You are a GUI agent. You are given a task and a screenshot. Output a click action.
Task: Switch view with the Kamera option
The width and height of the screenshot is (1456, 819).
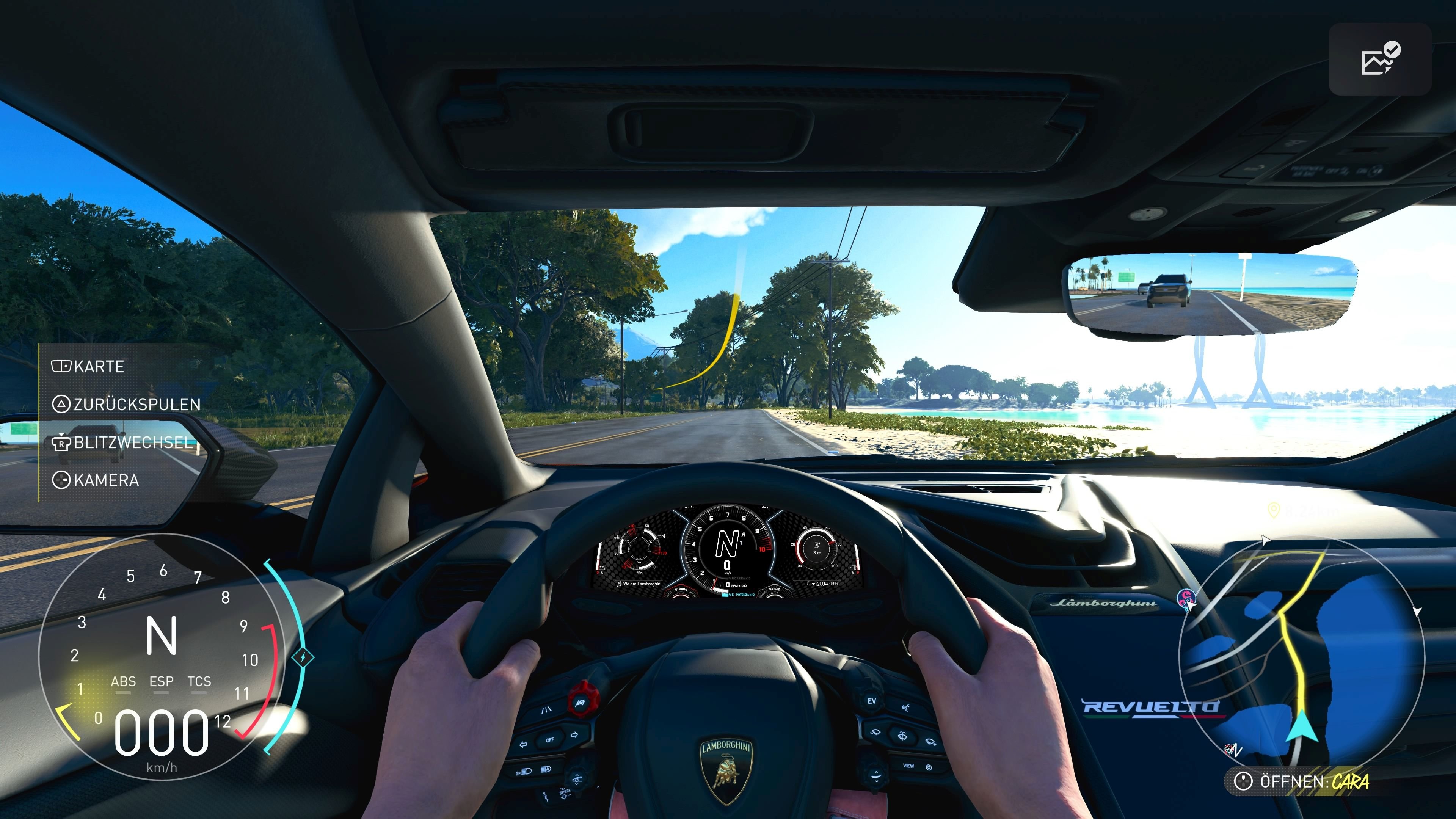[96, 480]
